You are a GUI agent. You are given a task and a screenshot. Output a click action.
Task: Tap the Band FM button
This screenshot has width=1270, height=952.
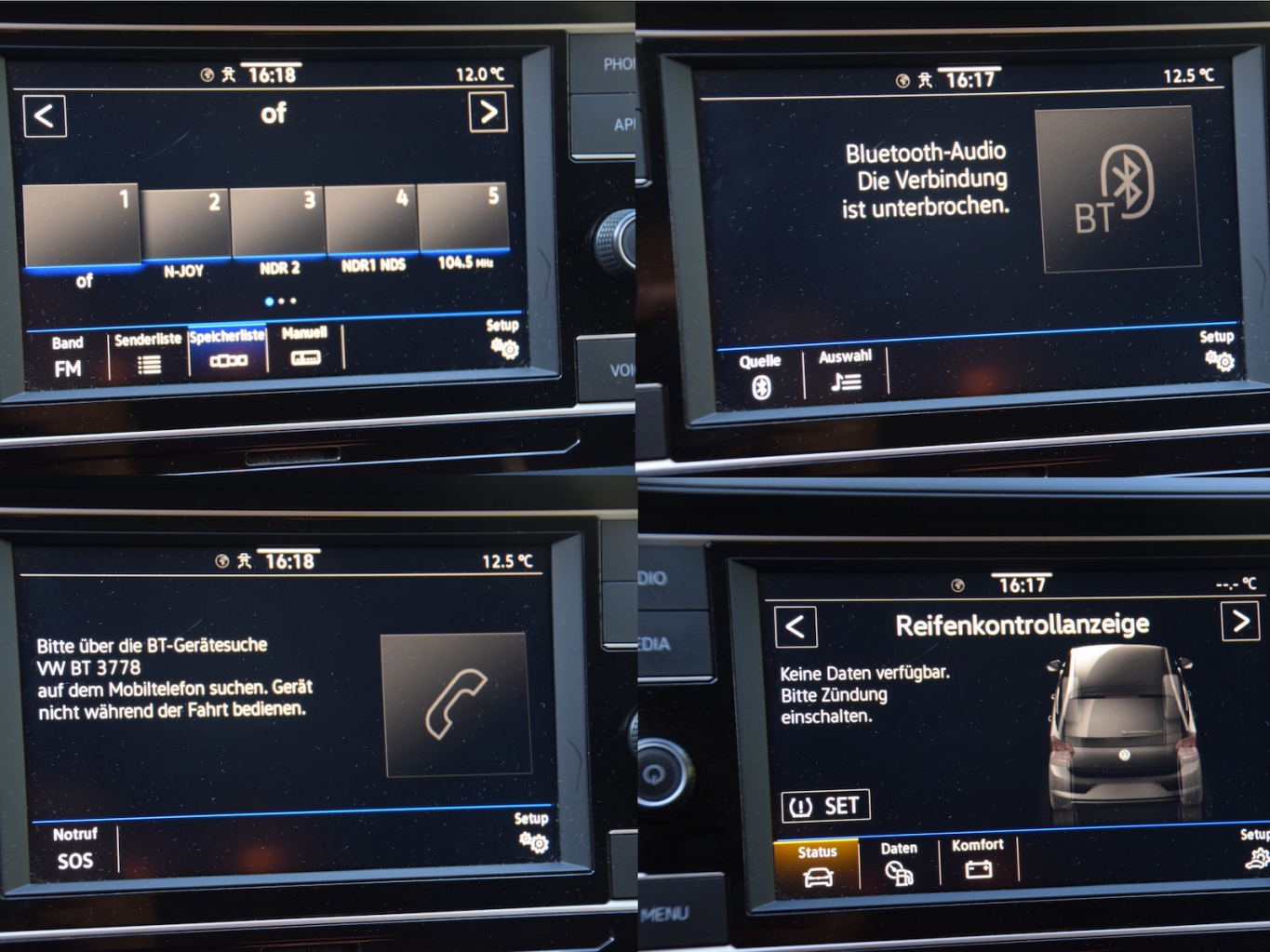pos(67,356)
